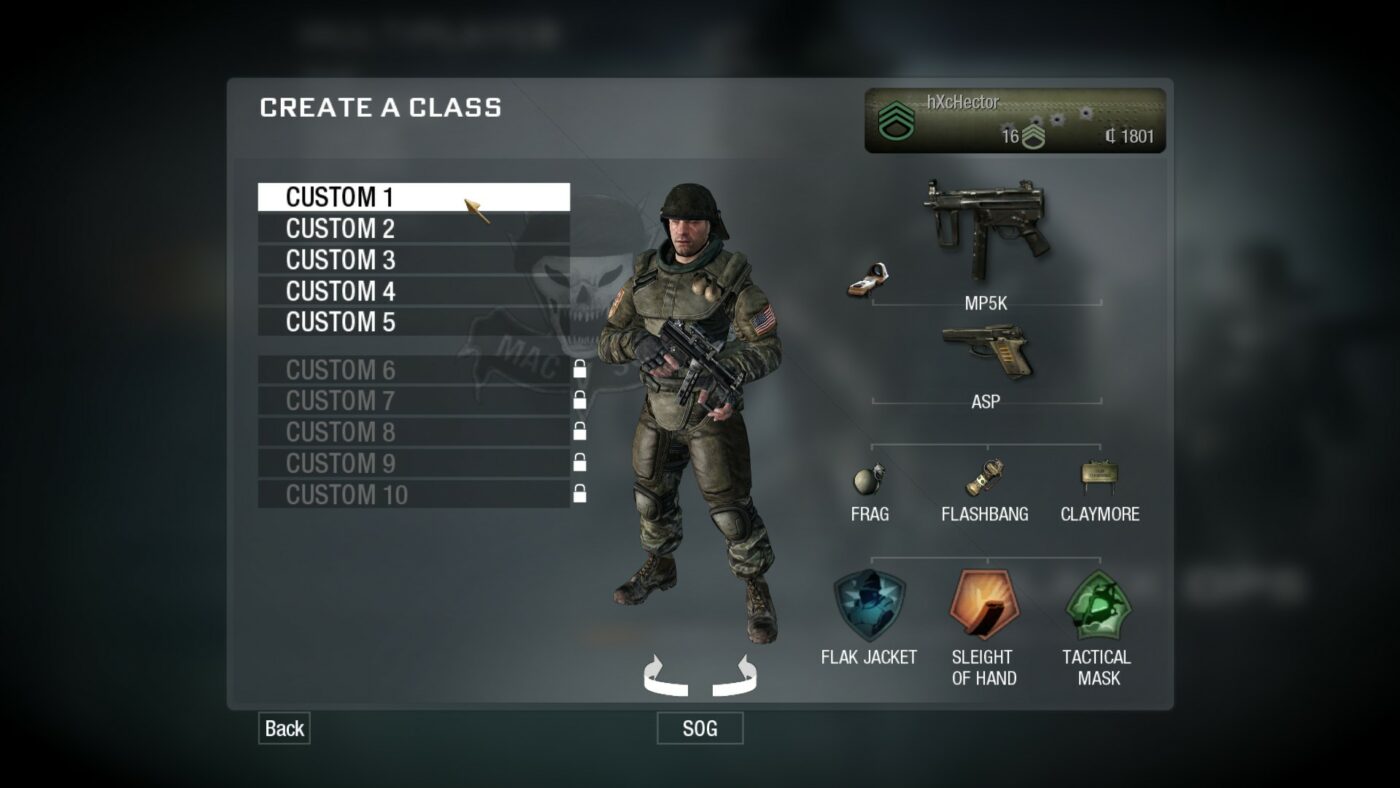Select the Sleight of Hand perk icon
1400x788 pixels.
pyautogui.click(x=984, y=605)
